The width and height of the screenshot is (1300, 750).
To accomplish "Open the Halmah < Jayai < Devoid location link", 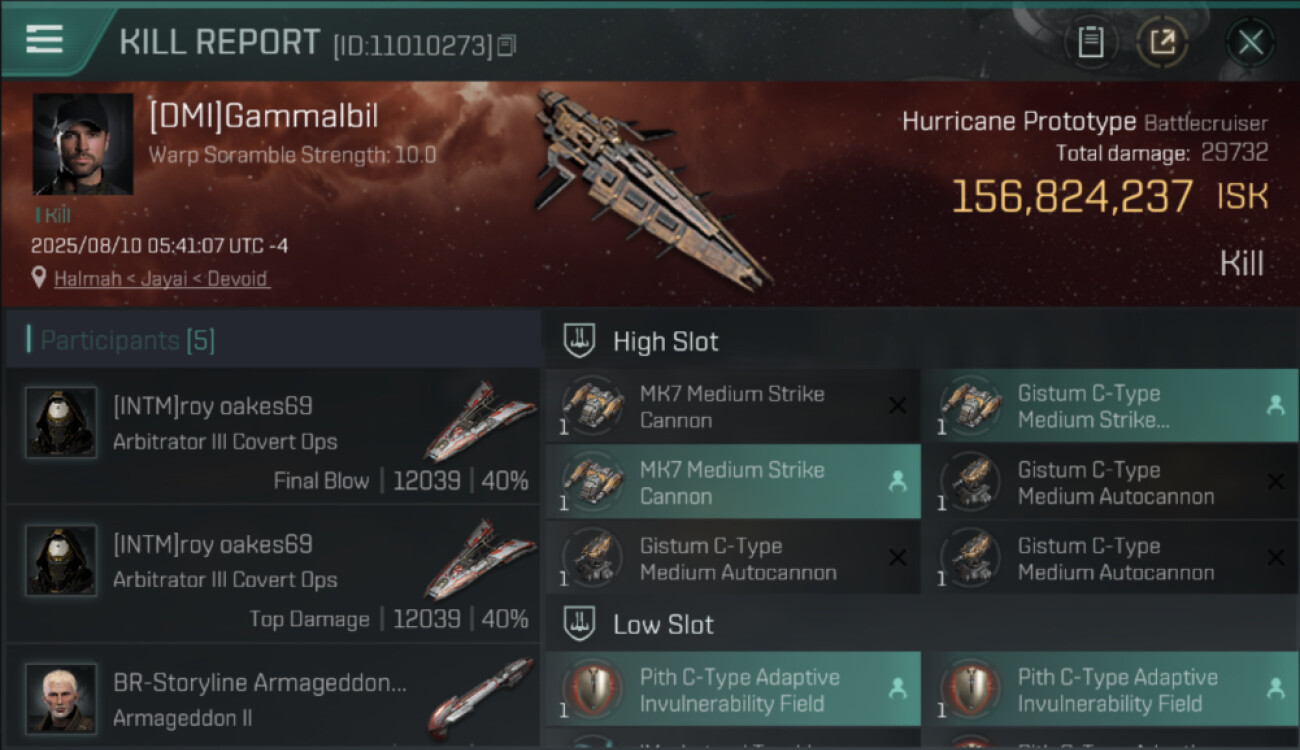I will (x=160, y=279).
